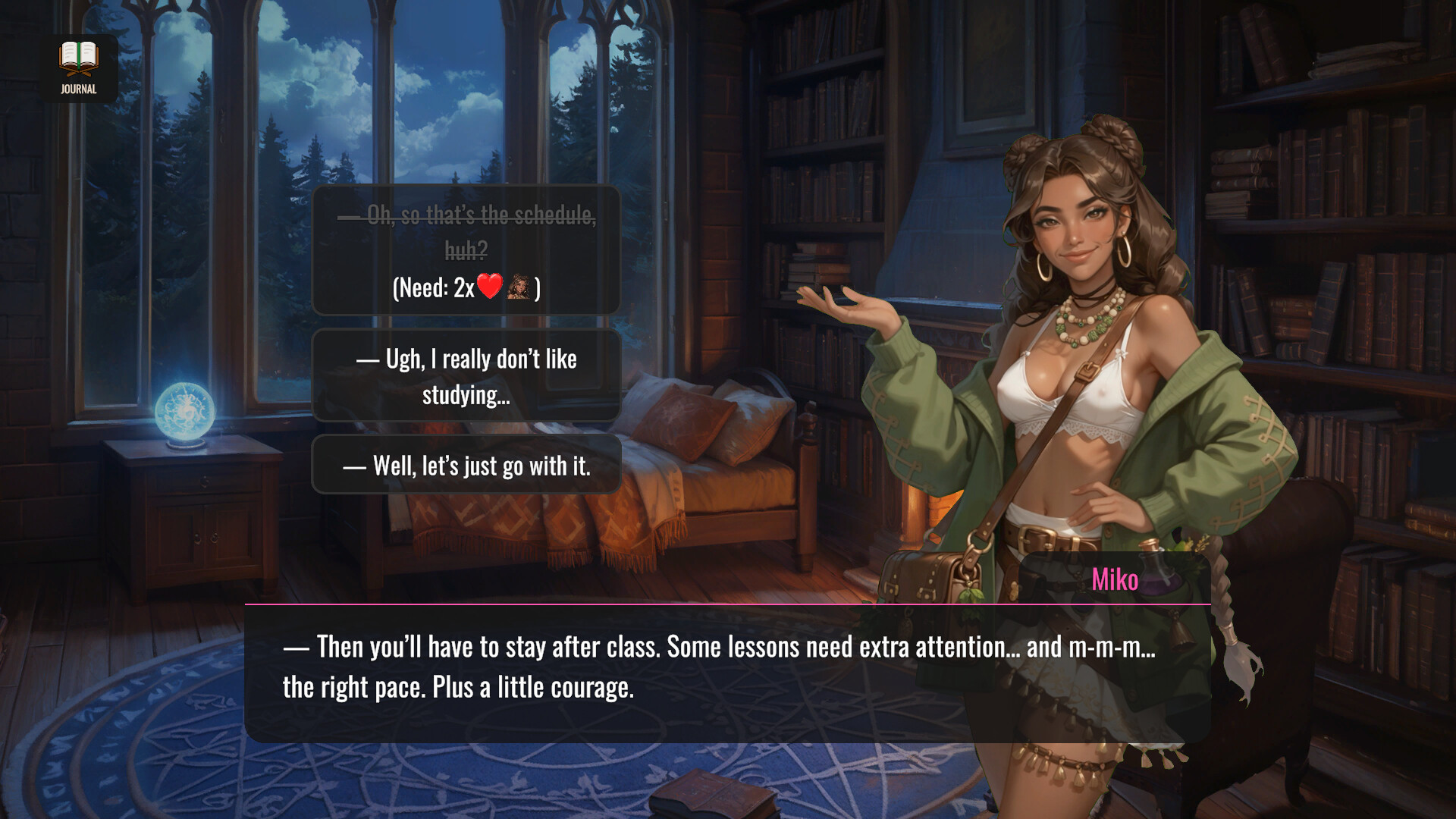Choose "Ugh, I really don't like studying..."
The width and height of the screenshot is (1456, 819).
pos(466,376)
